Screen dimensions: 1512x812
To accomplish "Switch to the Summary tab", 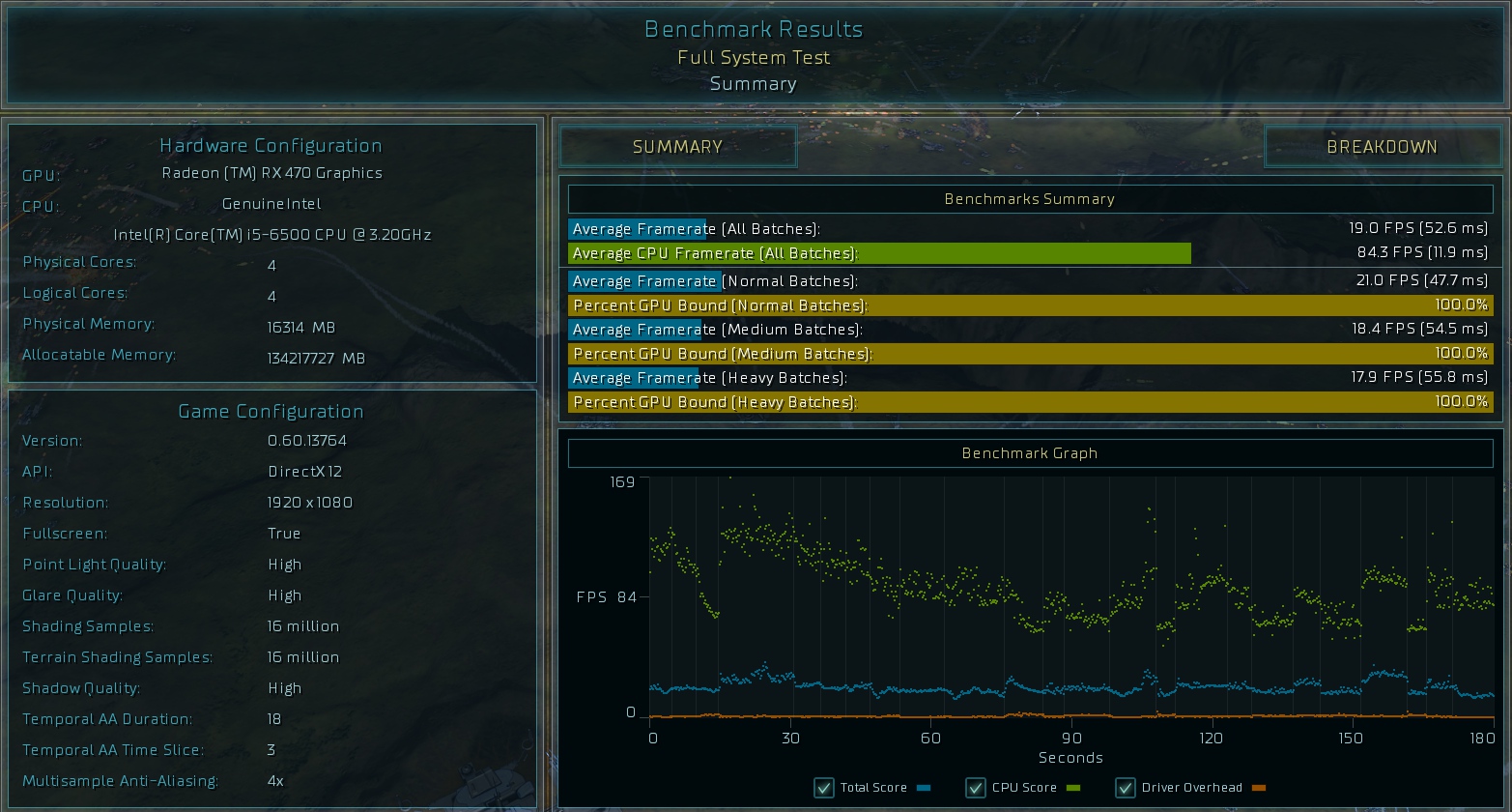I will [x=677, y=147].
